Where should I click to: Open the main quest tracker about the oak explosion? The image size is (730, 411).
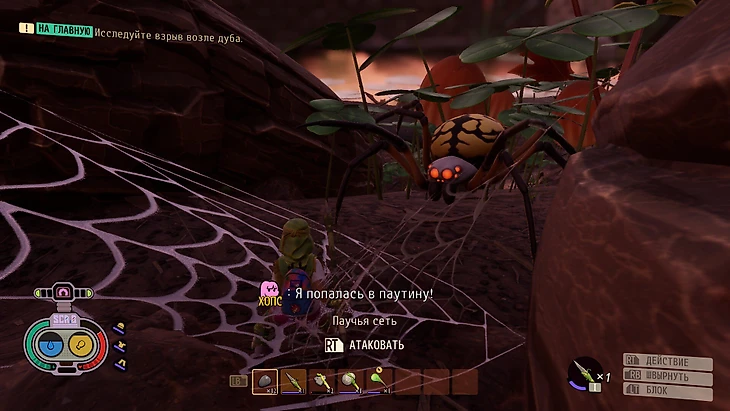140,36
